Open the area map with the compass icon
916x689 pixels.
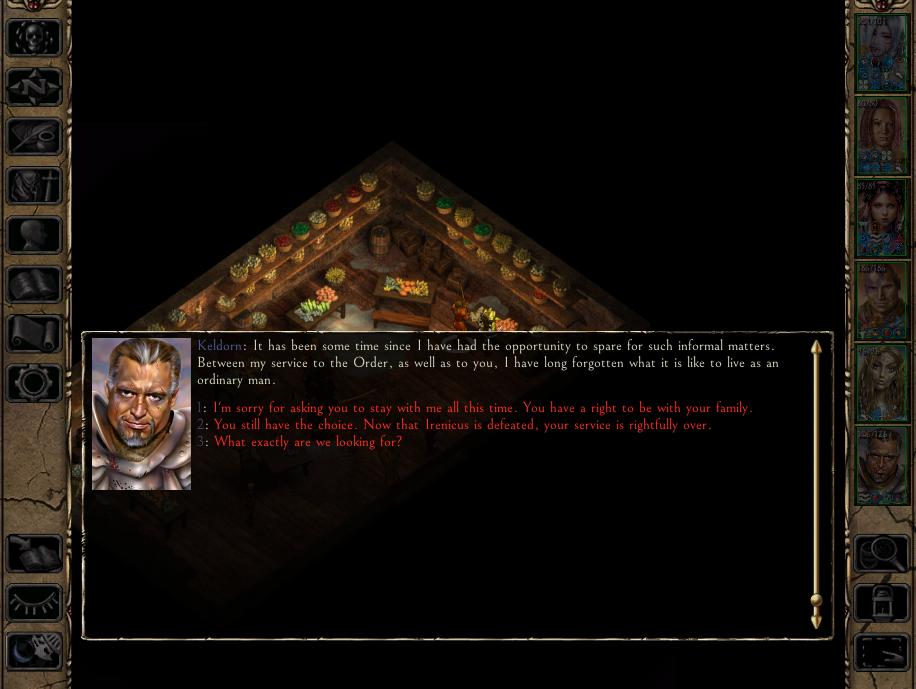click(35, 87)
